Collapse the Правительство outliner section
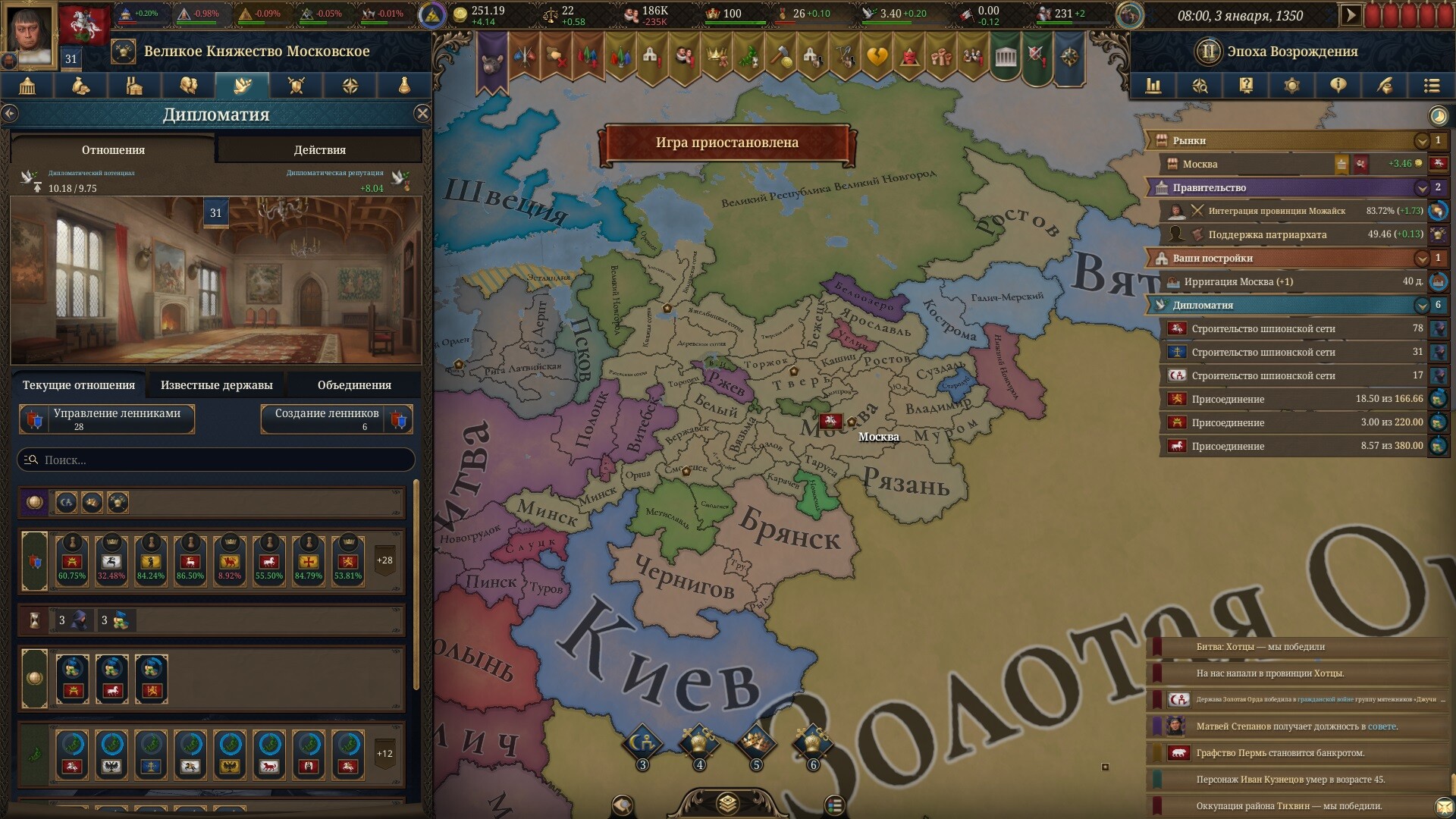 point(1421,188)
